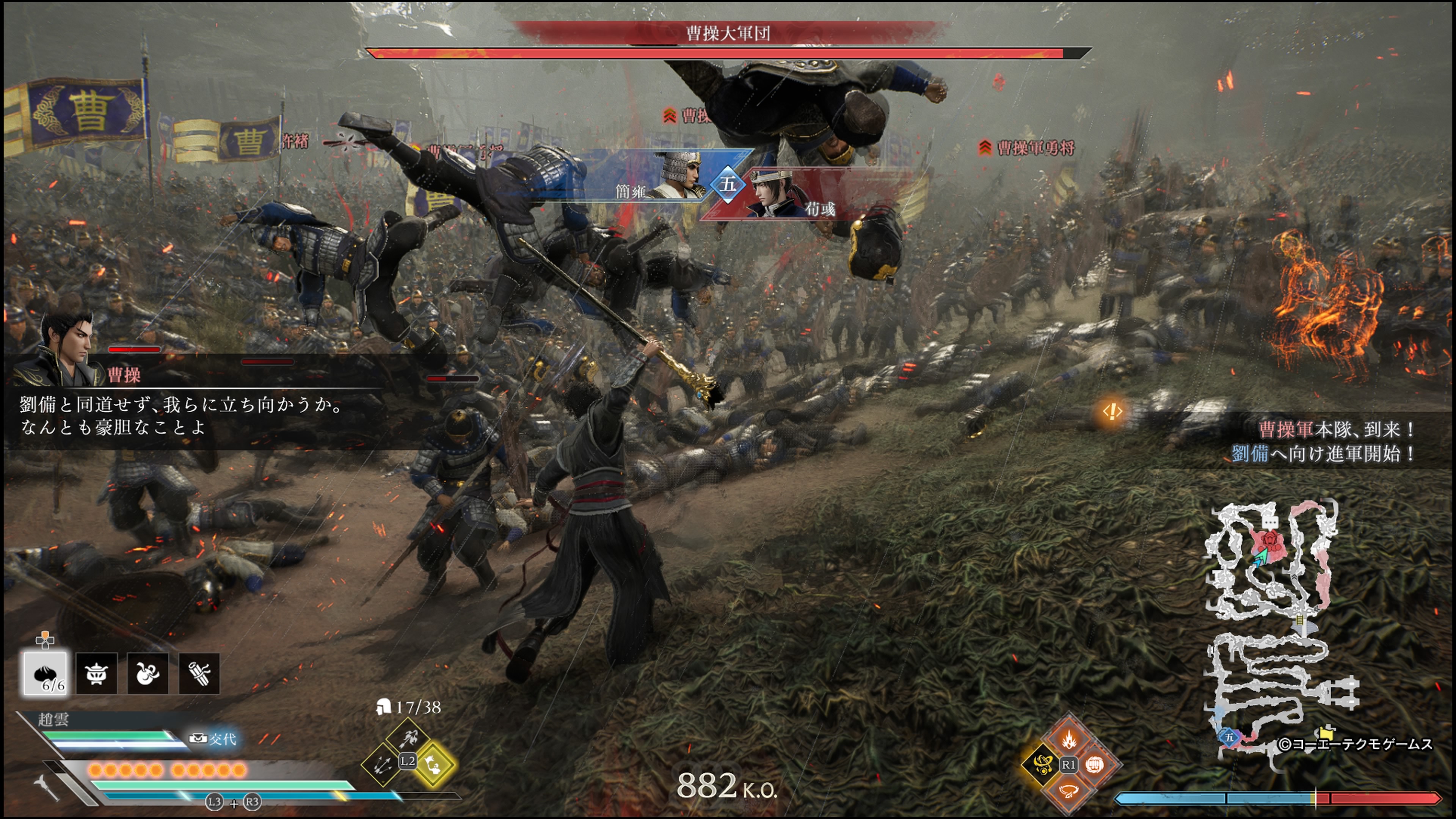Pick the bamboo scroll bundle item slot
Viewport: 1456px width, 819px height.
coord(199,673)
